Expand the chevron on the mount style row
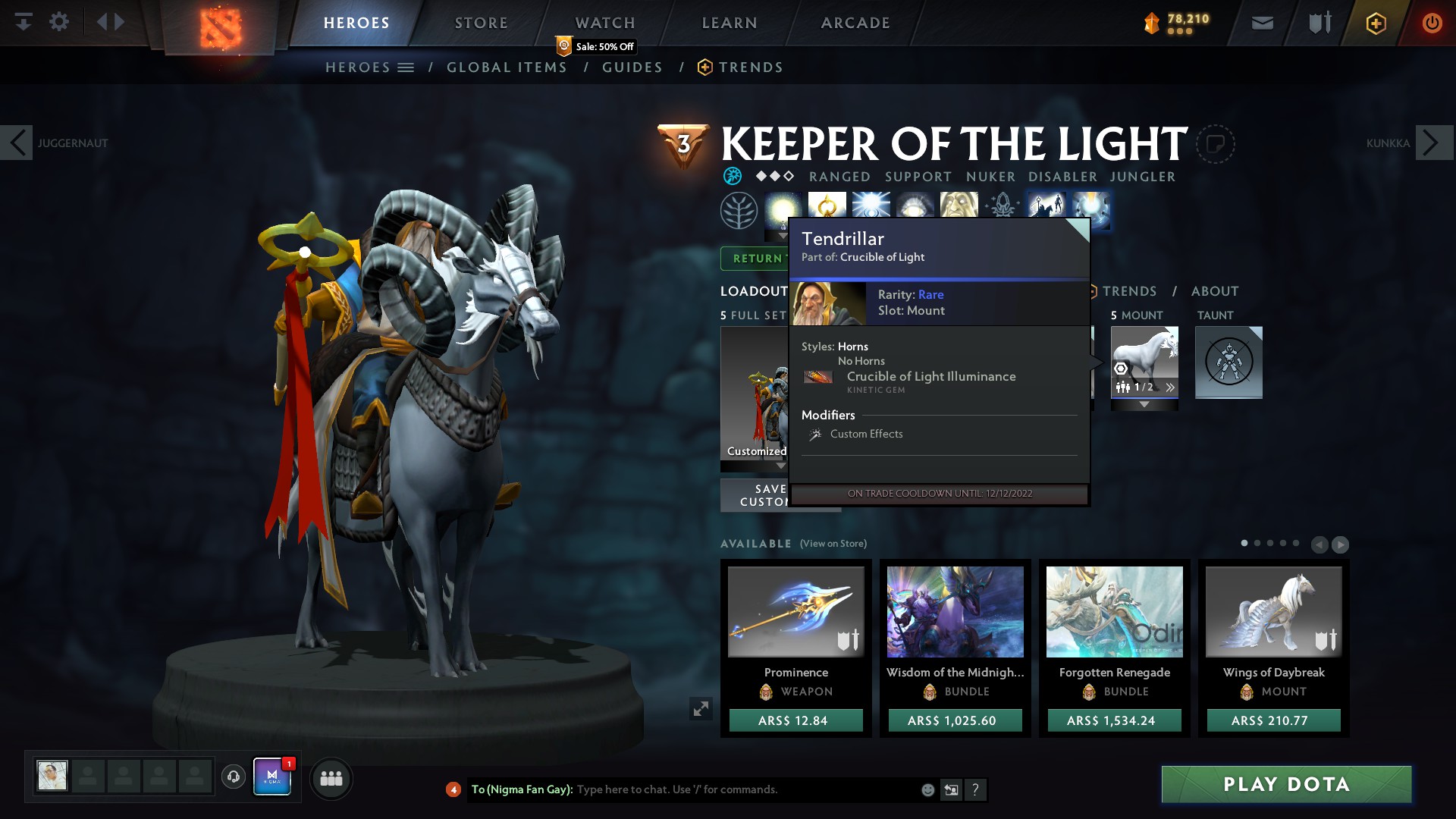Screen dimensions: 1456x819 tap(1170, 387)
